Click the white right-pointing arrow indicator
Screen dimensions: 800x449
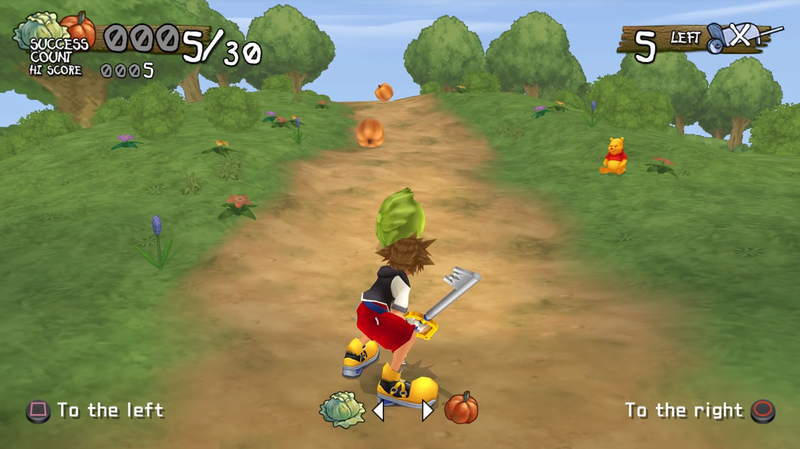pyautogui.click(x=427, y=410)
